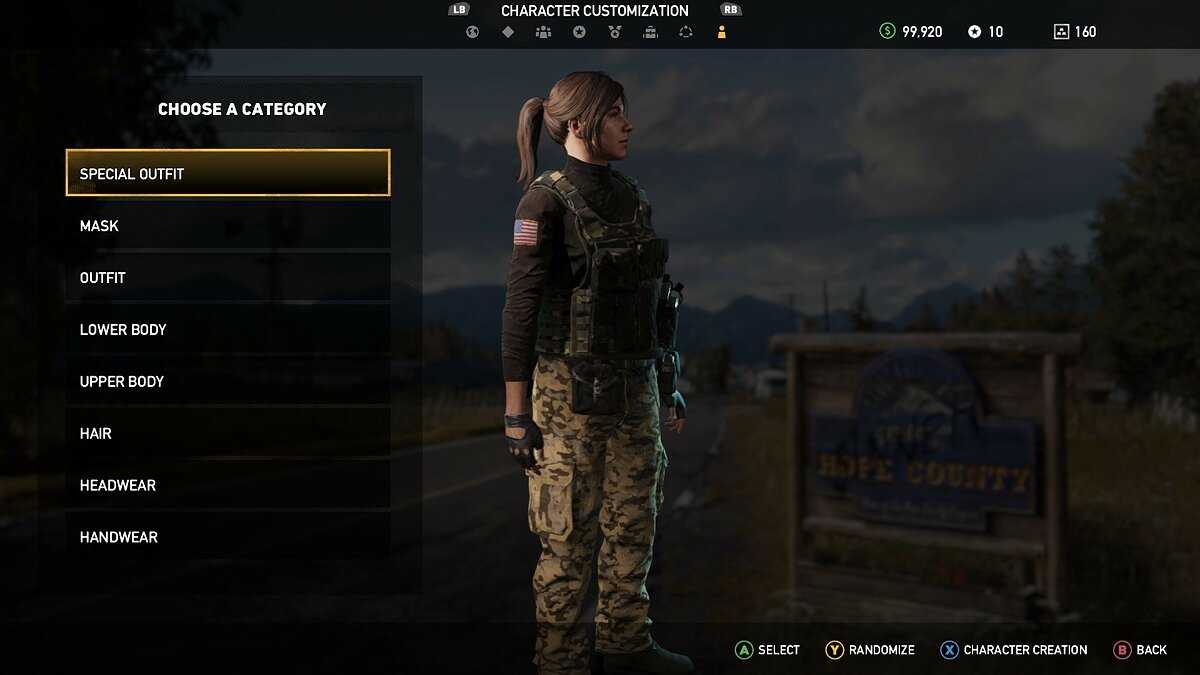Confirm with the Select button

(x=768, y=650)
